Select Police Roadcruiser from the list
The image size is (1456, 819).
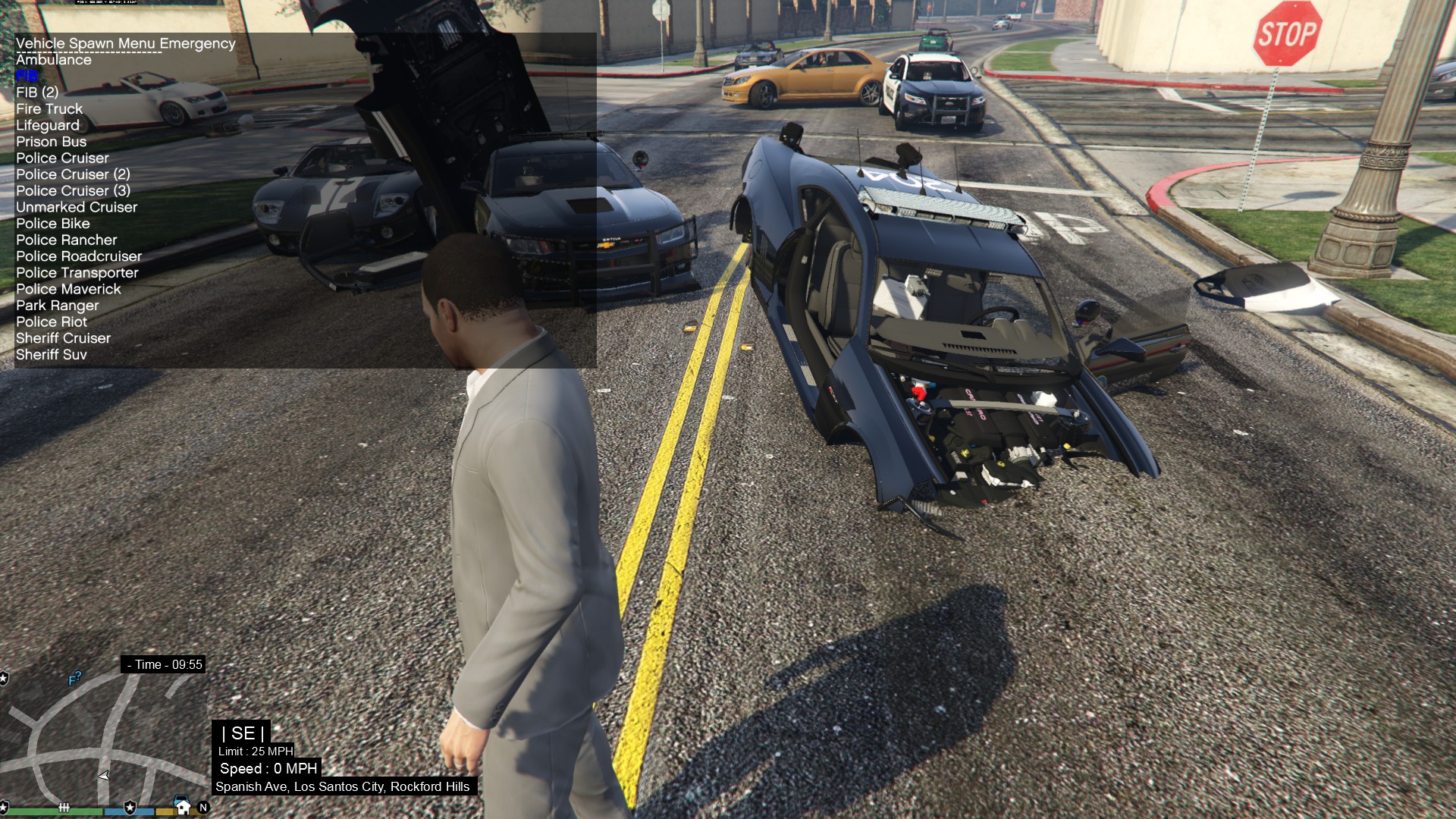click(79, 256)
